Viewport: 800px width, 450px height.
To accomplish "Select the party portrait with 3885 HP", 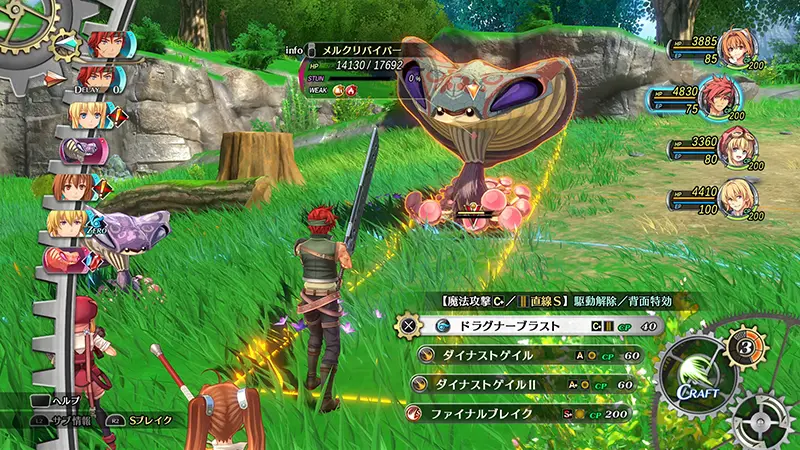I will 737,48.
